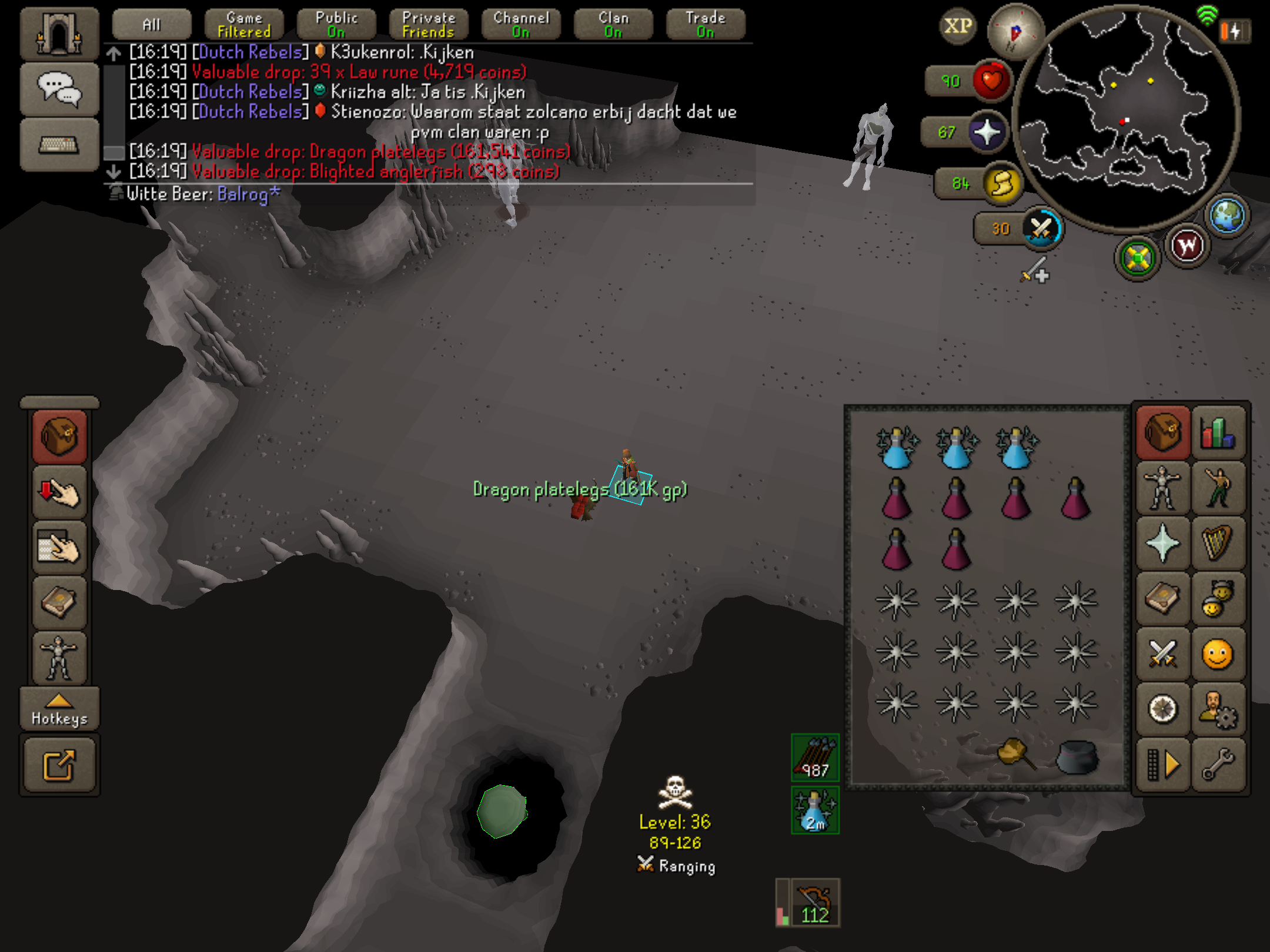Open the Private Friends chat tab
The width and height of the screenshot is (1270, 952).
(x=429, y=25)
